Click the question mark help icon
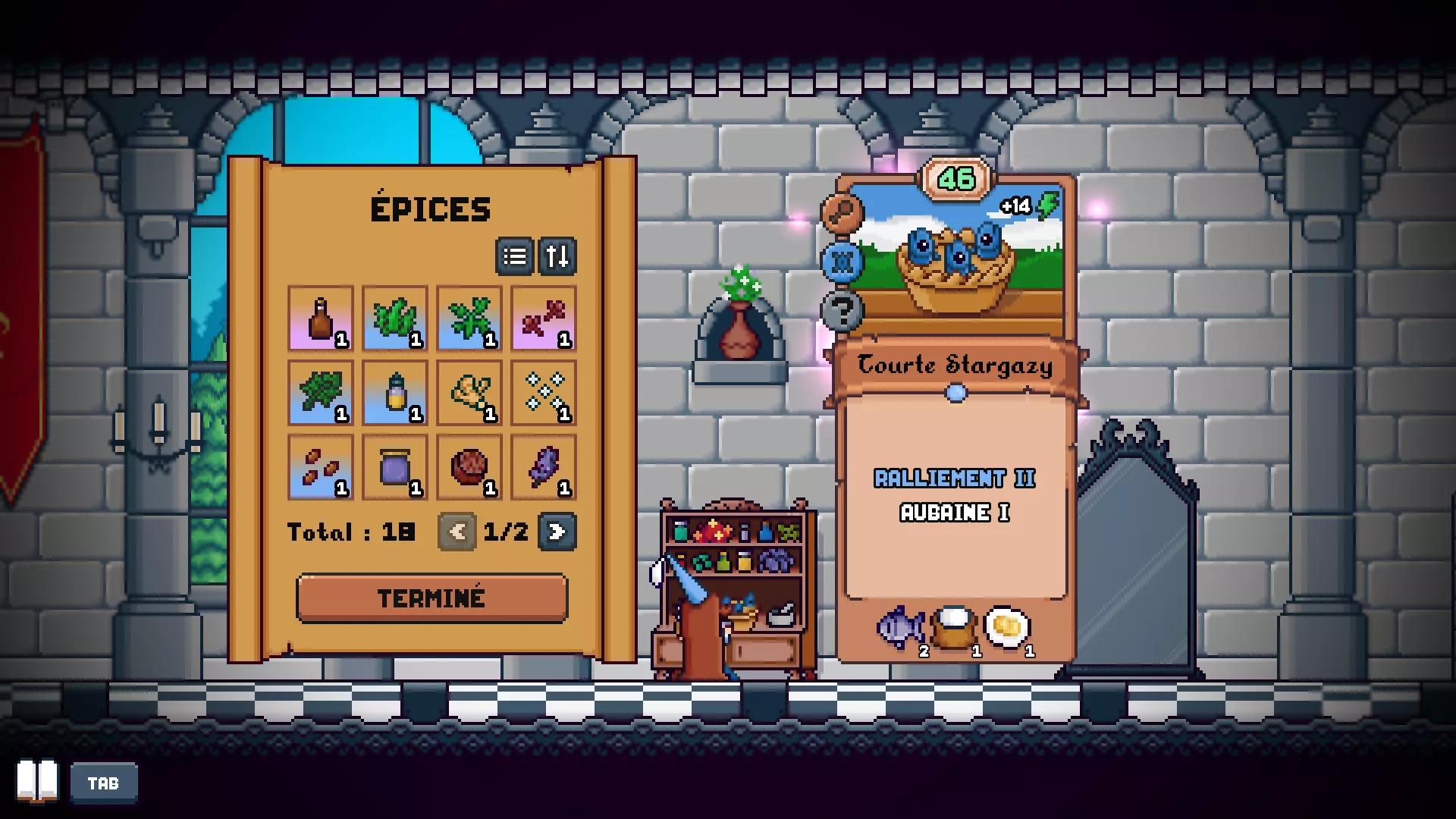This screenshot has width=1456, height=819. (x=842, y=310)
